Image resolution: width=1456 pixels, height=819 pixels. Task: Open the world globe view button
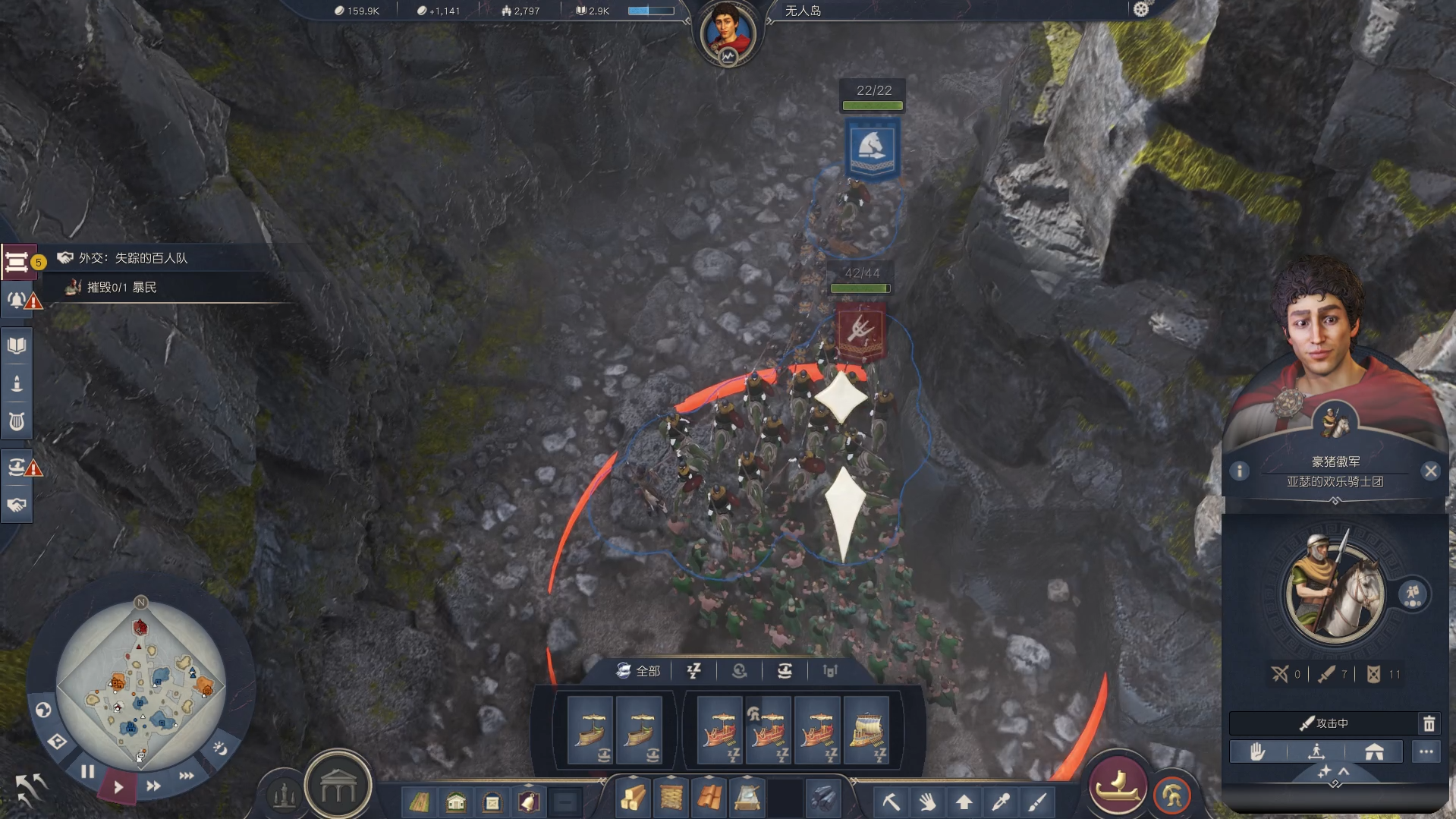(43, 710)
